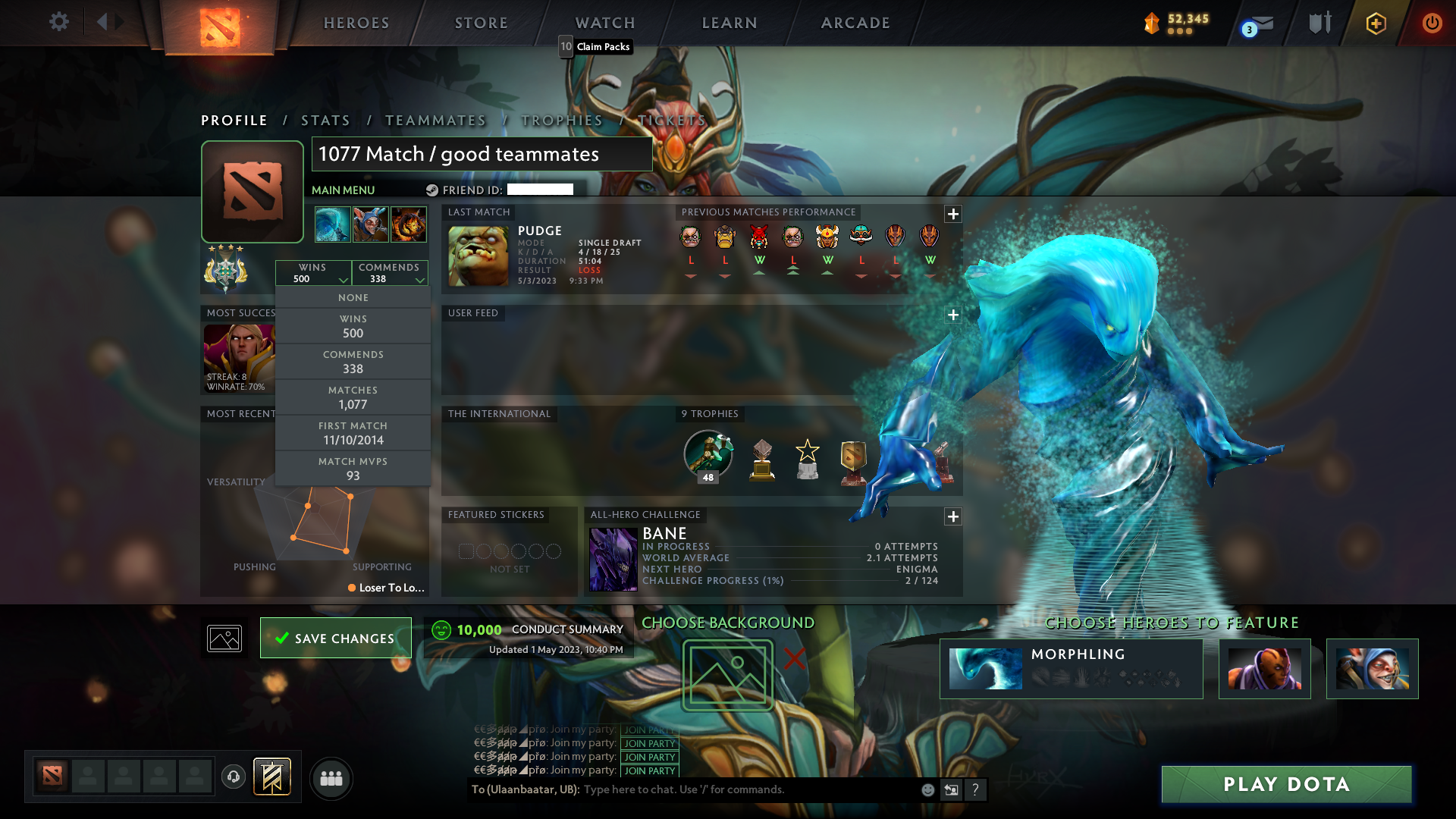Select the MATCH MVPS stat option
This screenshot has height=819, width=1456.
(353, 468)
